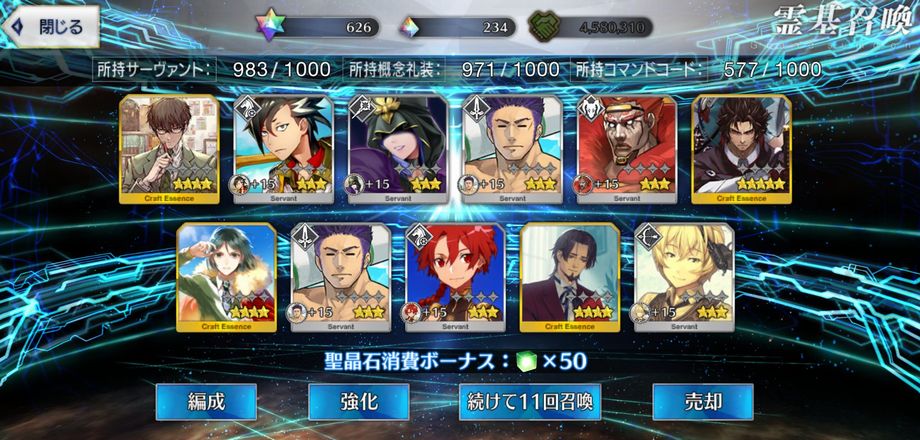Close the summon results with 閉じる
Viewport: 920px width, 440px height.
(52, 27)
